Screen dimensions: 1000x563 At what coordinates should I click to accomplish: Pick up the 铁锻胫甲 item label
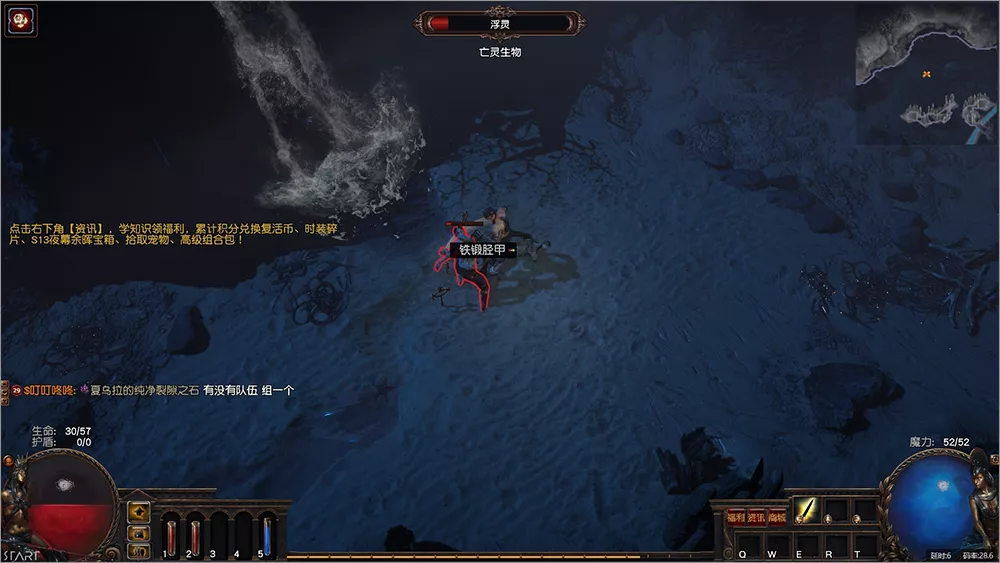click(x=483, y=249)
